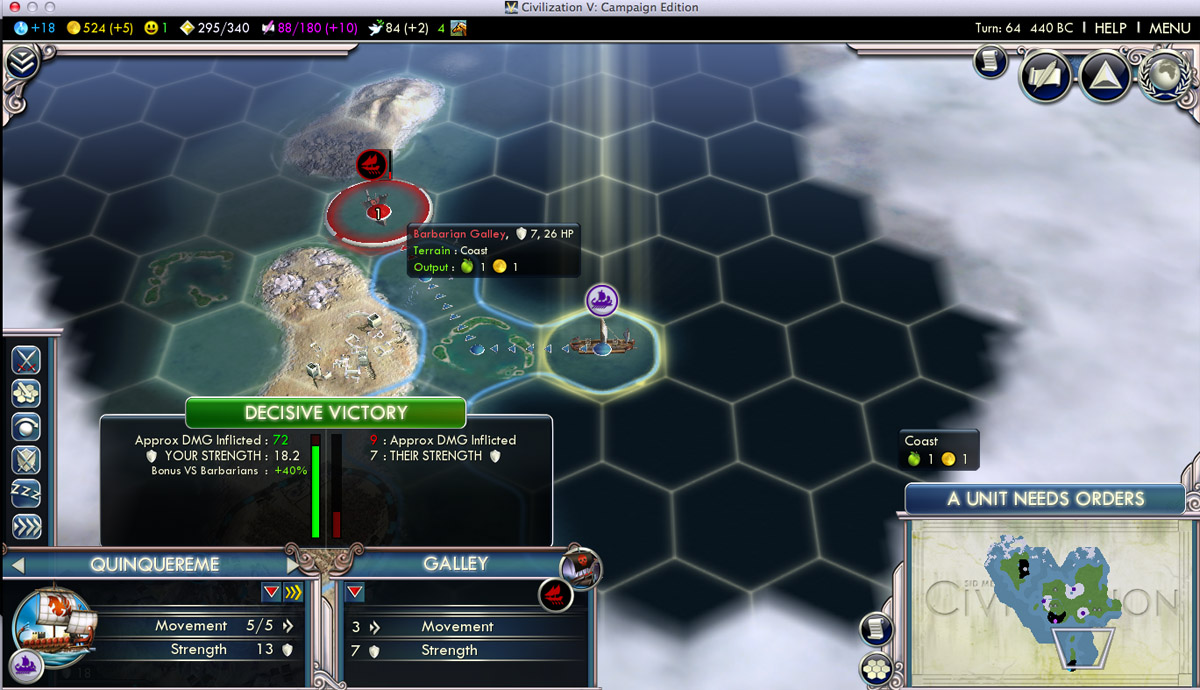Viewport: 1200px width, 690px height.
Task: Expand the top-left info panel arrow
Action: coord(21,63)
